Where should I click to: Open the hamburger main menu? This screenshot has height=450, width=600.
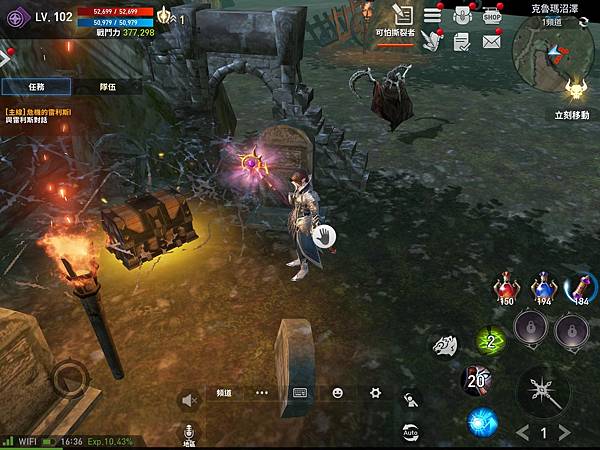point(432,15)
